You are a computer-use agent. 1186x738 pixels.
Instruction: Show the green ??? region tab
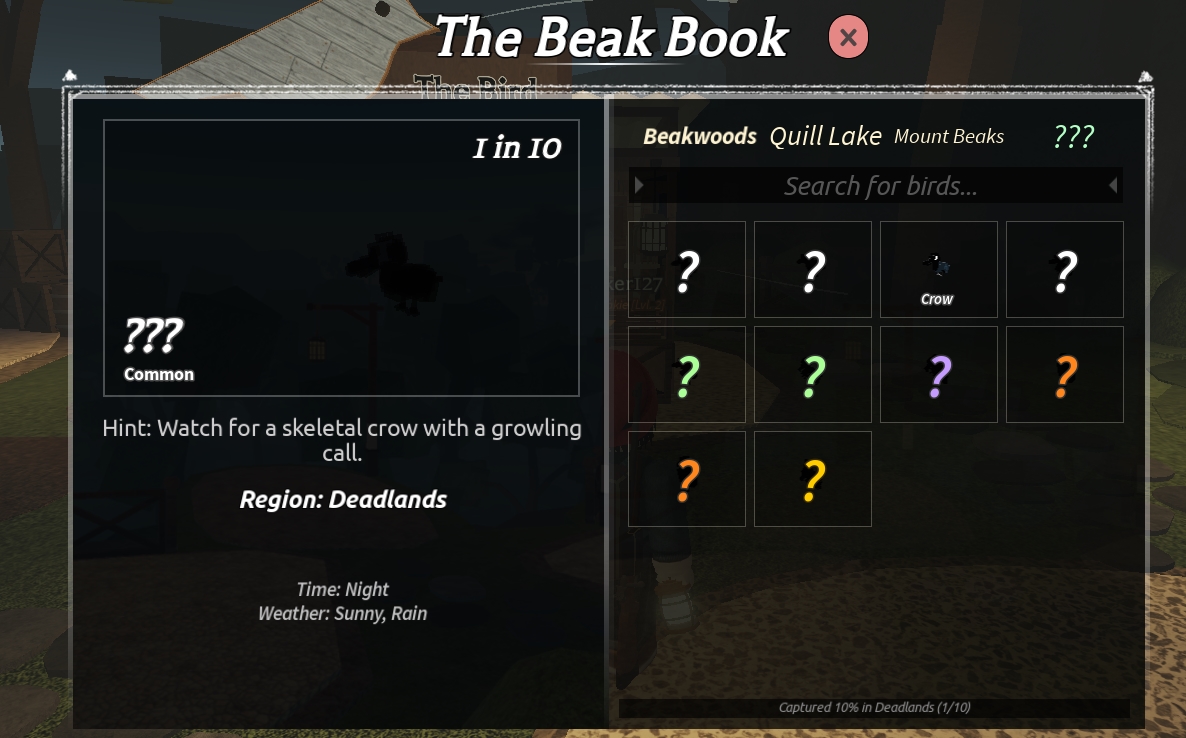click(x=1073, y=137)
